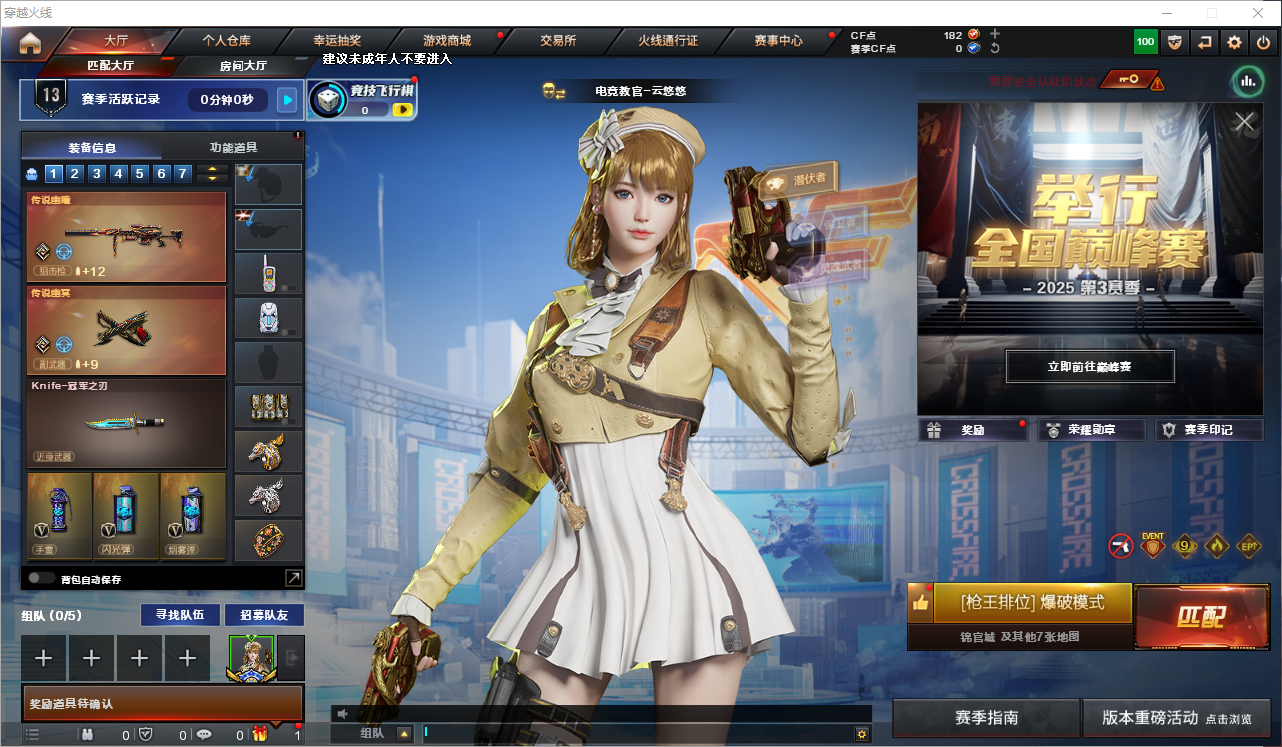
Task: Click the home icon button
Action: 30,43
